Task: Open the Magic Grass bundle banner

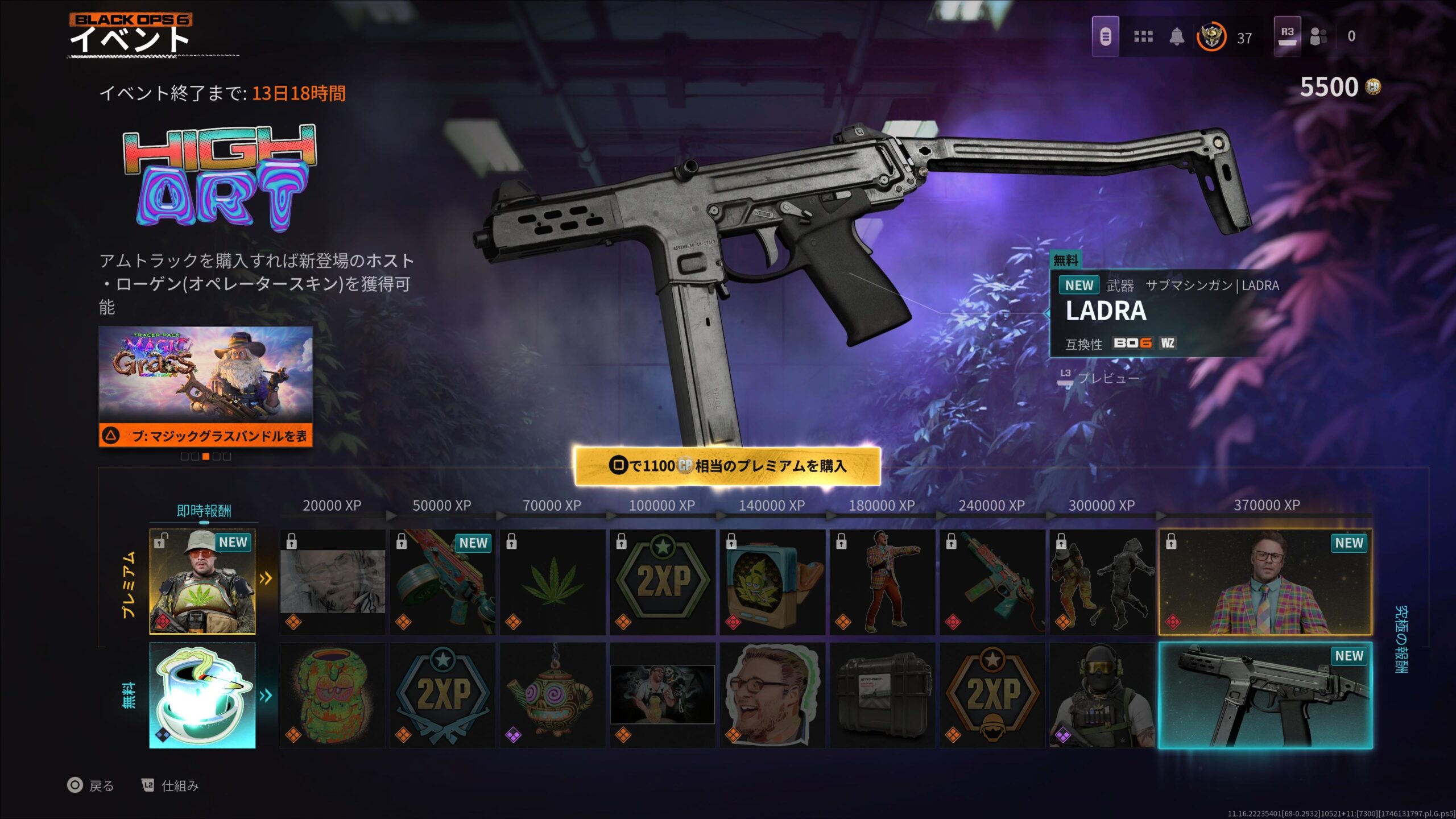Action: pyautogui.click(x=205, y=386)
